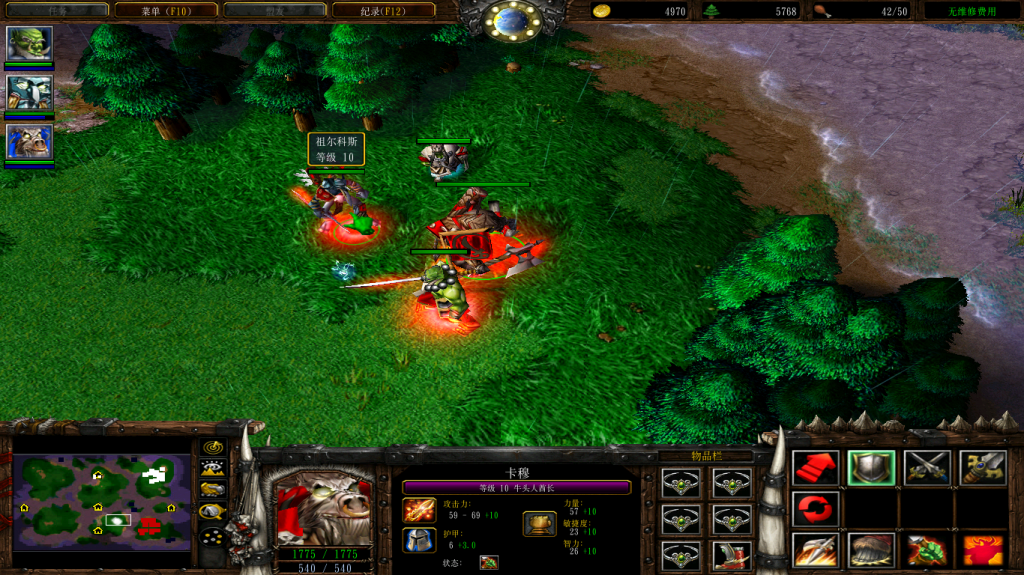Activate the minimap signal ping button
This screenshot has width=1024, height=575.
pyautogui.click(x=212, y=447)
